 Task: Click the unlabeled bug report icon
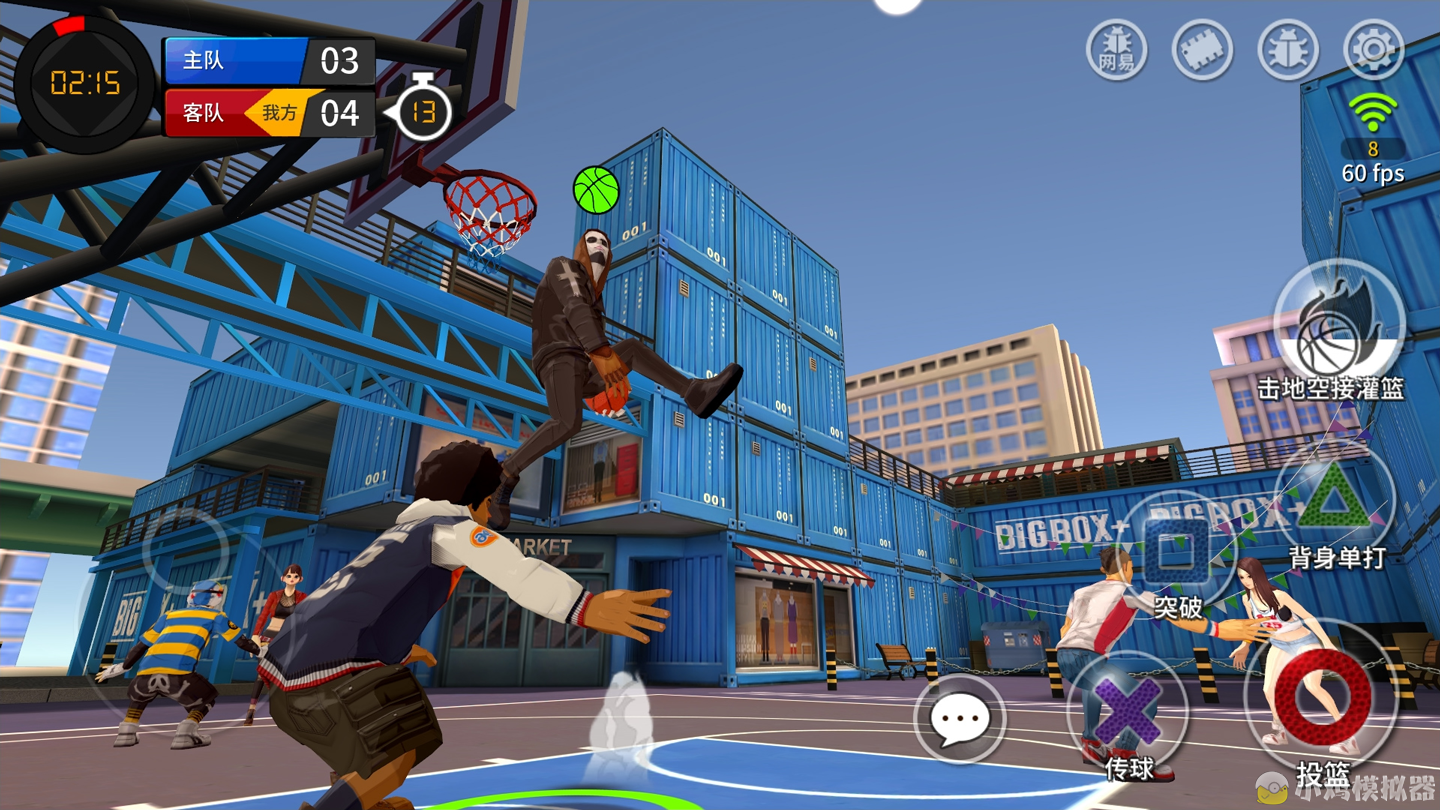[x=1288, y=48]
